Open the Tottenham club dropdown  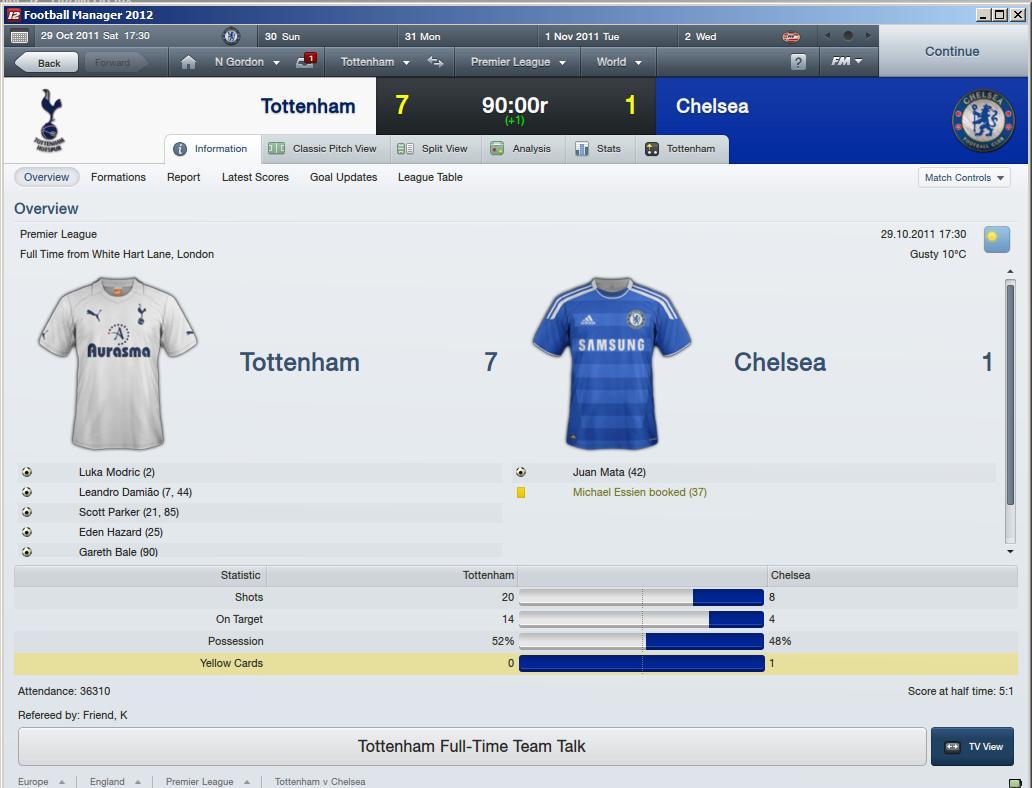pos(375,62)
